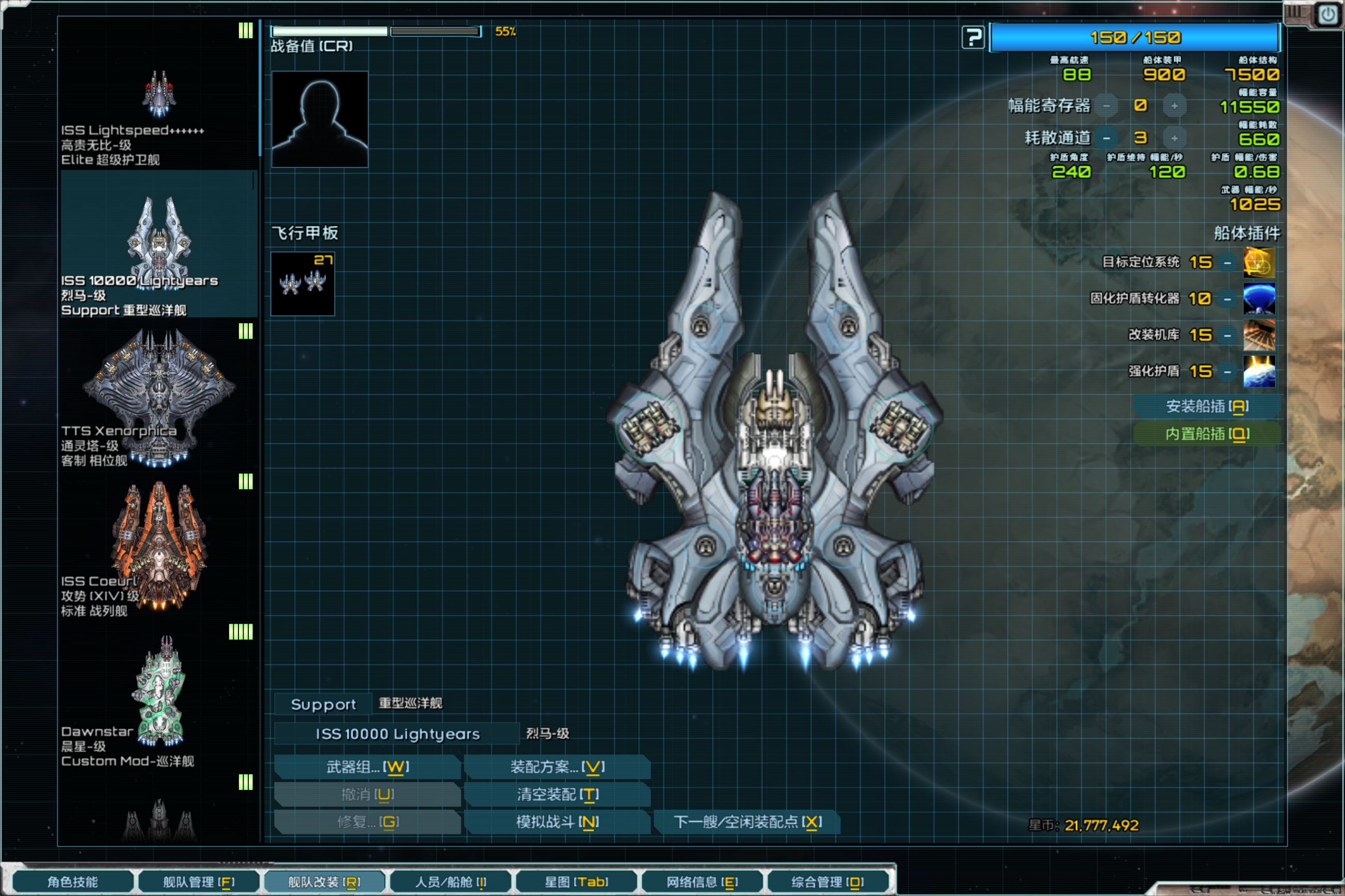Go to 下一艘/空闲装配点 next ship

[x=746, y=822]
